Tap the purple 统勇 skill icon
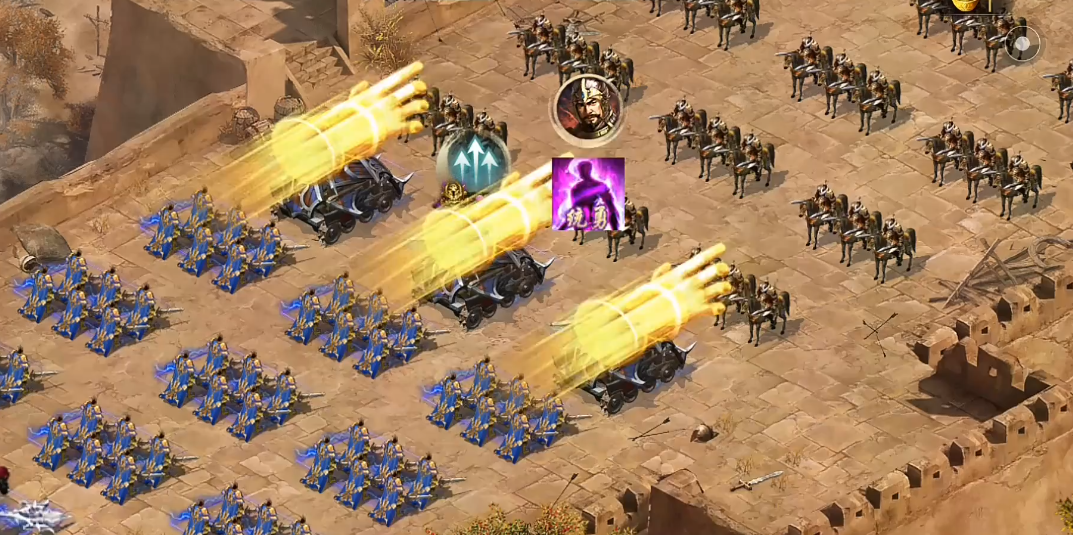 coord(588,193)
